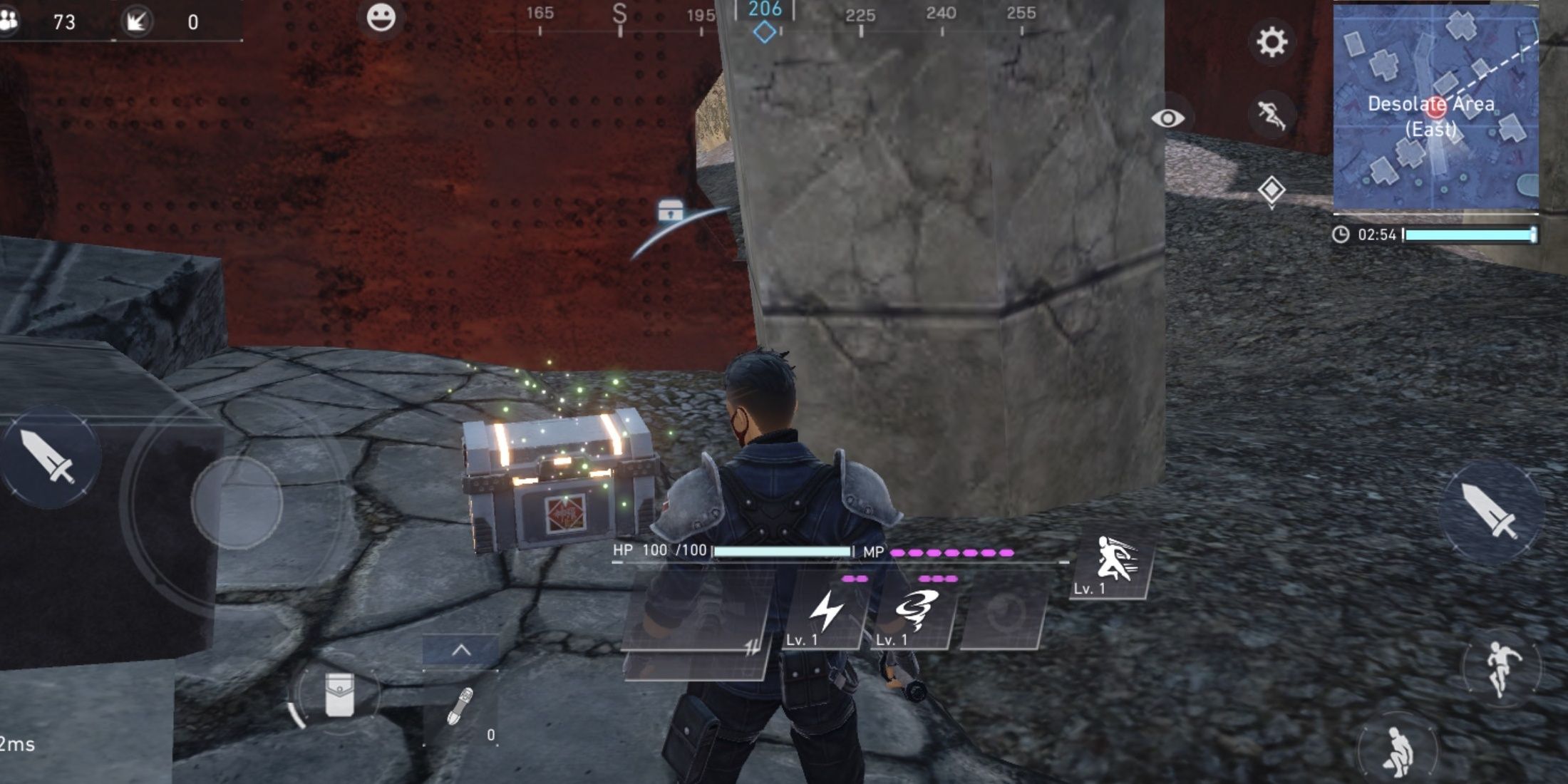The height and width of the screenshot is (784, 1568).
Task: Tap the jump figure button
Action: pyautogui.click(x=1500, y=668)
